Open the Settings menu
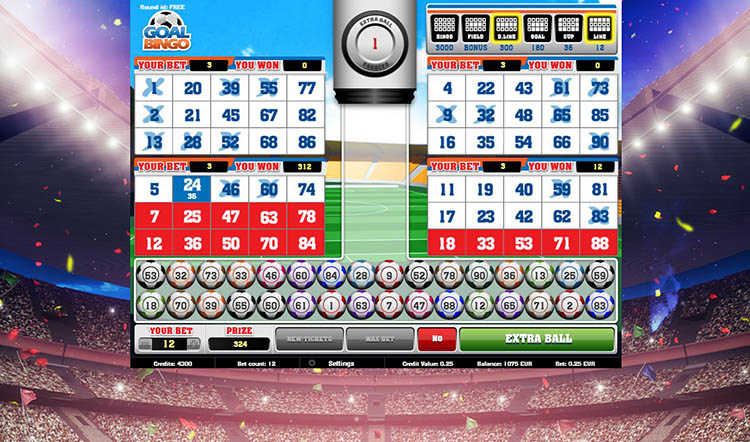 coord(341,363)
